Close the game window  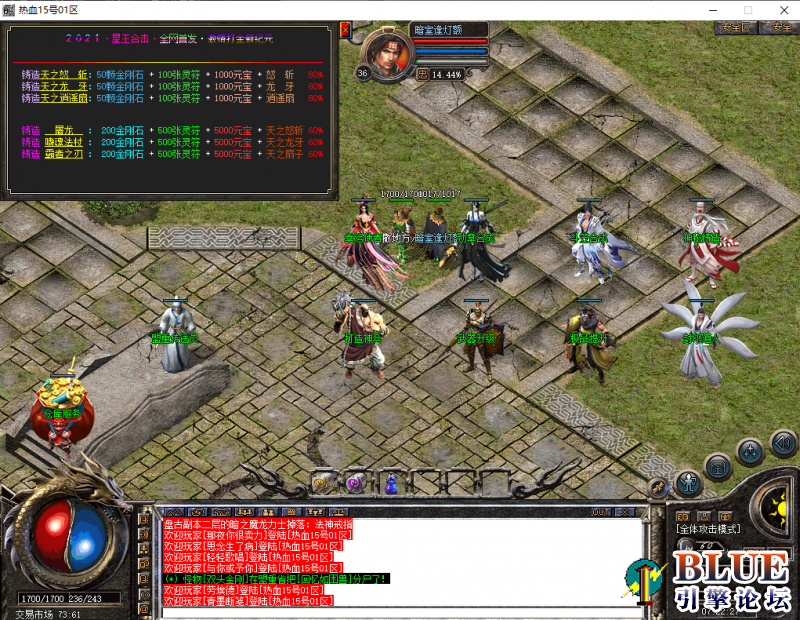[783, 9]
